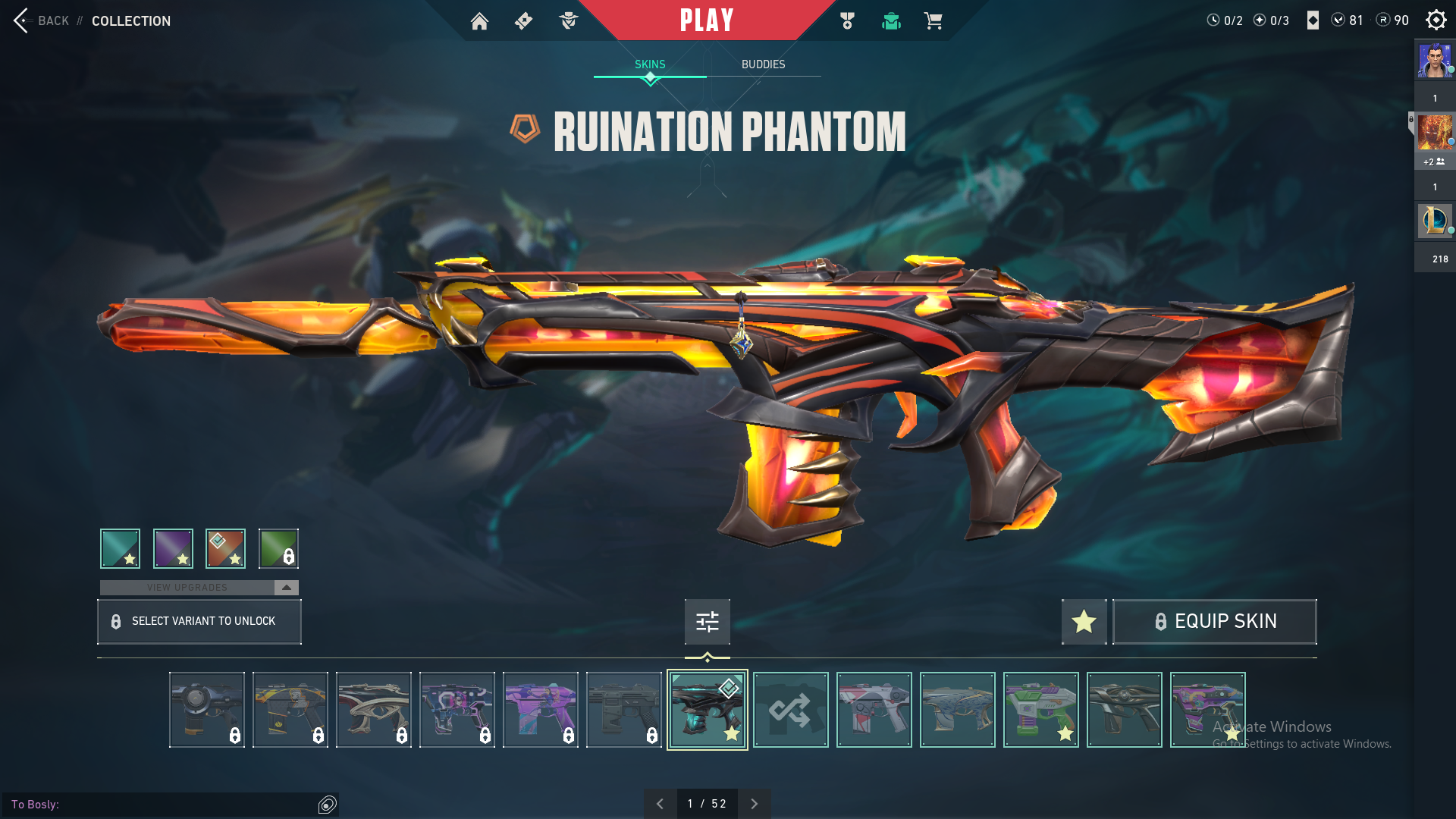Click the big red PLAY button
The width and height of the screenshot is (1456, 819).
click(707, 20)
